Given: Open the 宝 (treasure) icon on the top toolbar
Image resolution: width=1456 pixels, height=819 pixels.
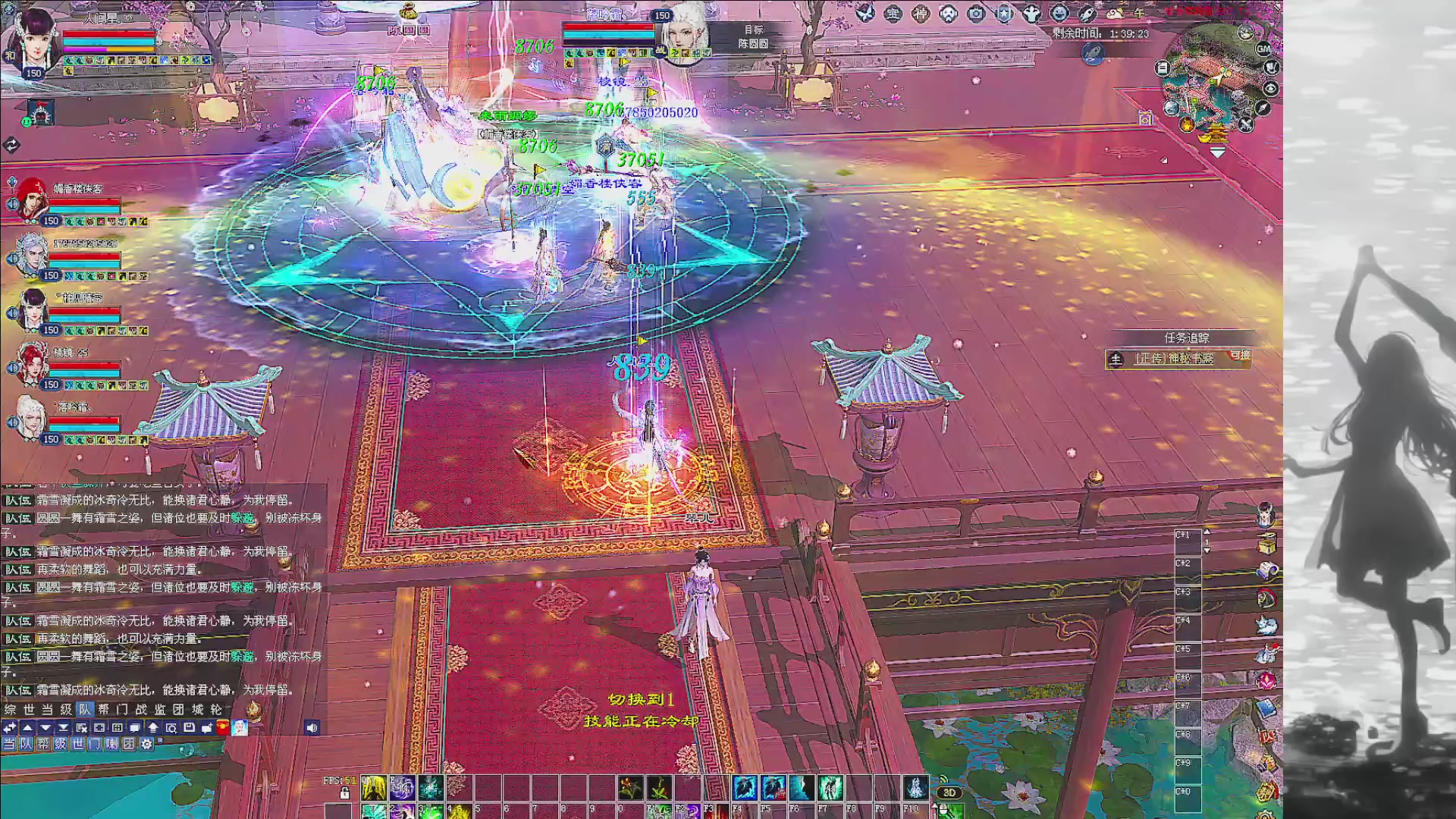Looking at the screenshot, I should (x=895, y=14).
